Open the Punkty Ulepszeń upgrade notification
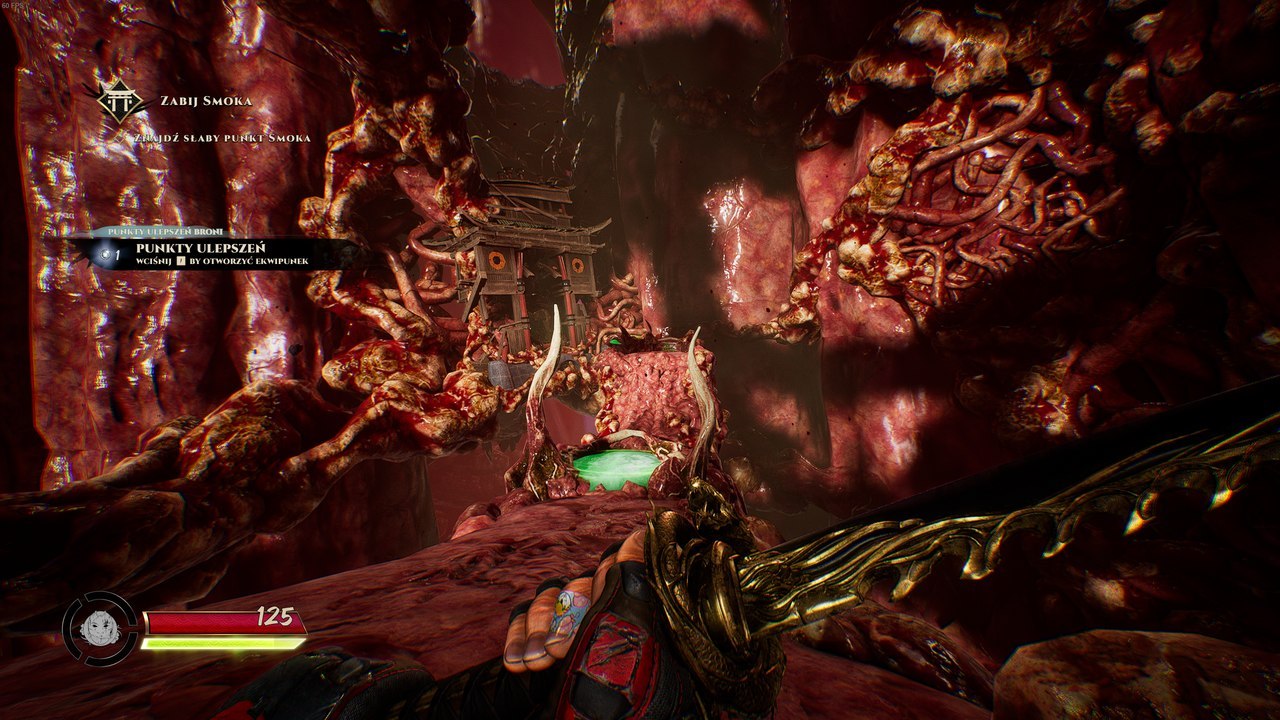1280x720 pixels. (210, 253)
